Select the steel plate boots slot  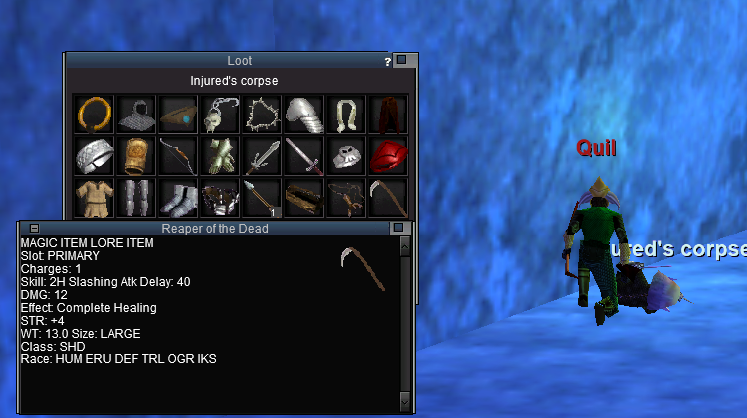[177, 197]
